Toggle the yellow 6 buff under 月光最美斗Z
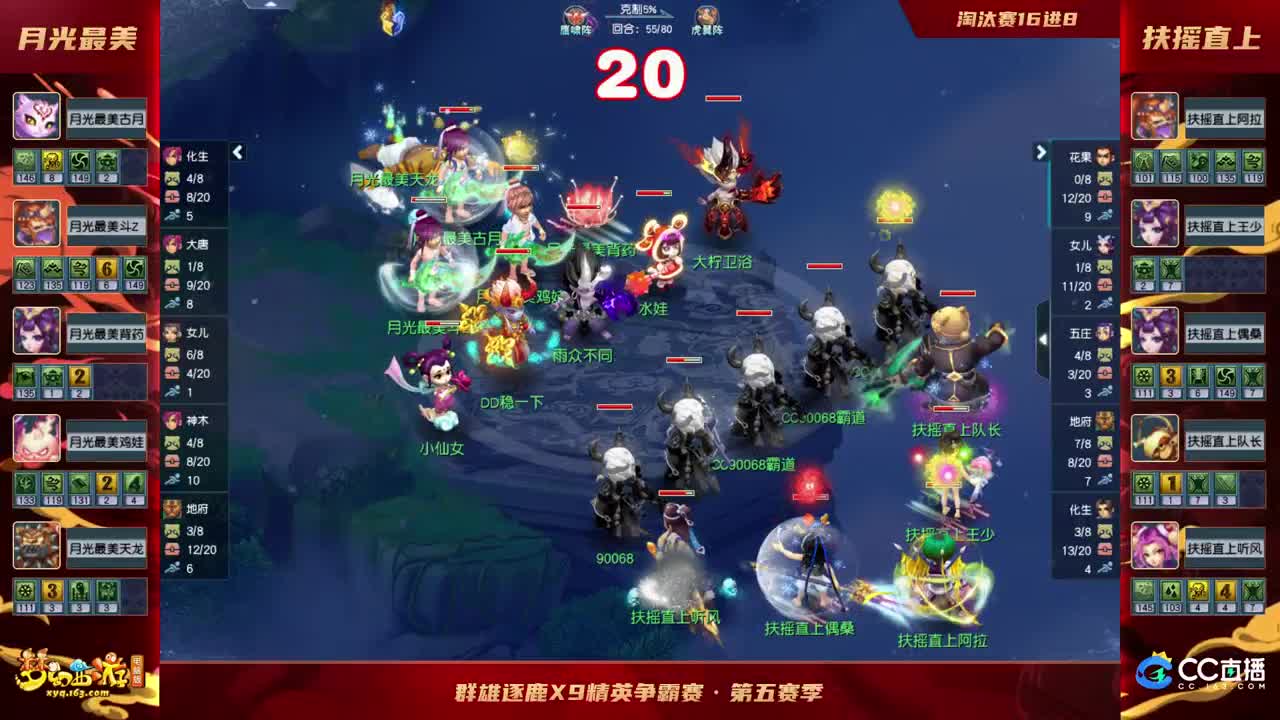1280x720 pixels. coord(108,269)
